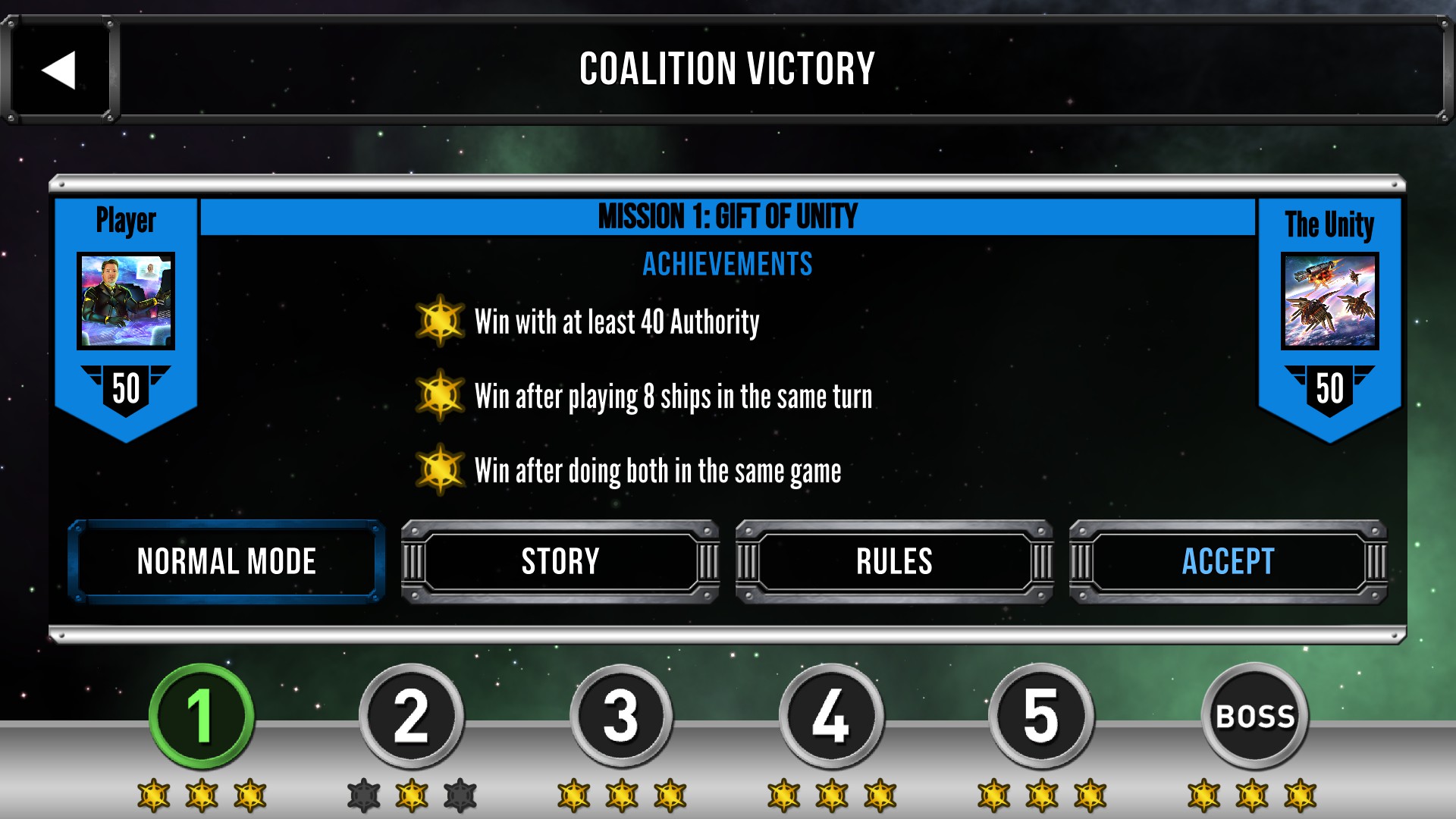1456x819 pixels.
Task: Switch to the STORY panel
Action: 560,562
